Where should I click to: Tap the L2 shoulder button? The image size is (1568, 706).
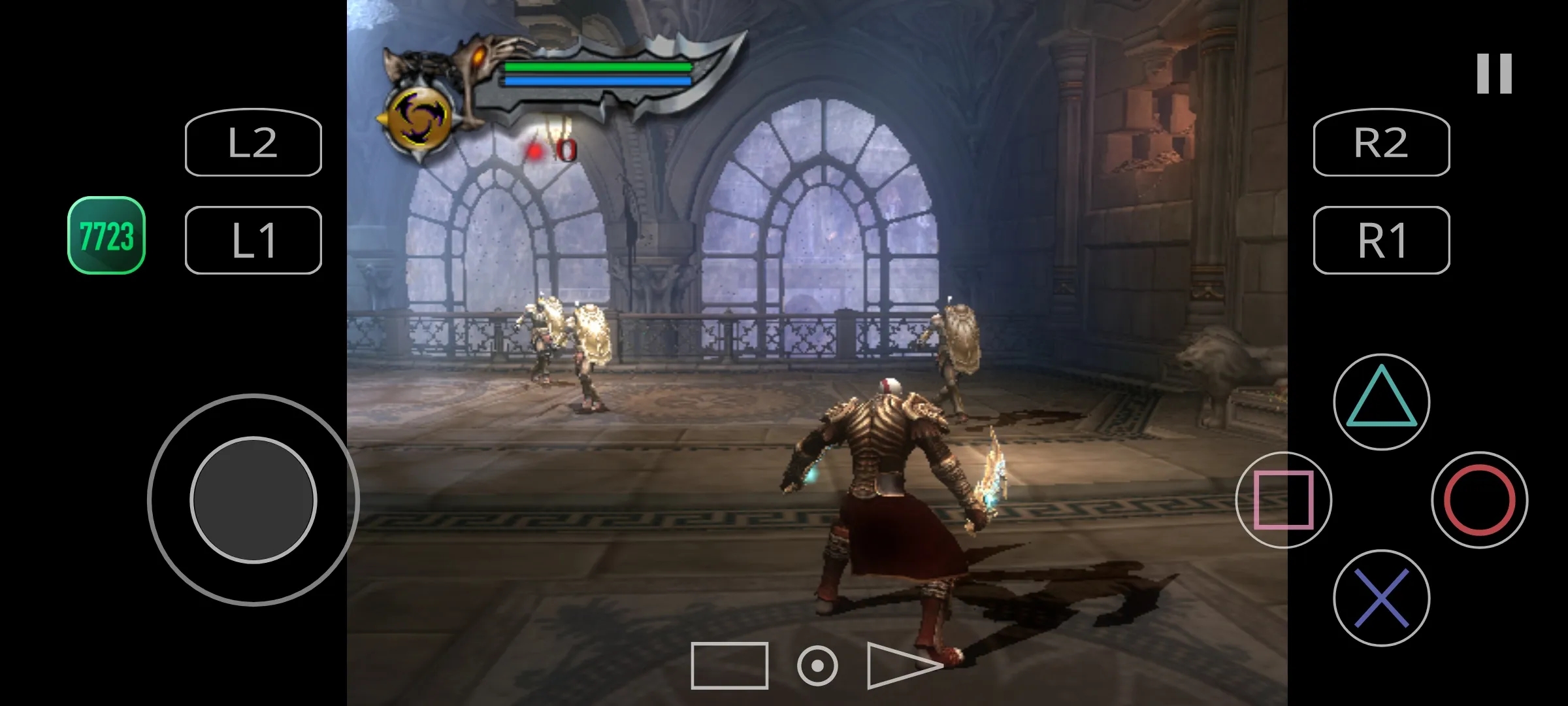tap(253, 143)
